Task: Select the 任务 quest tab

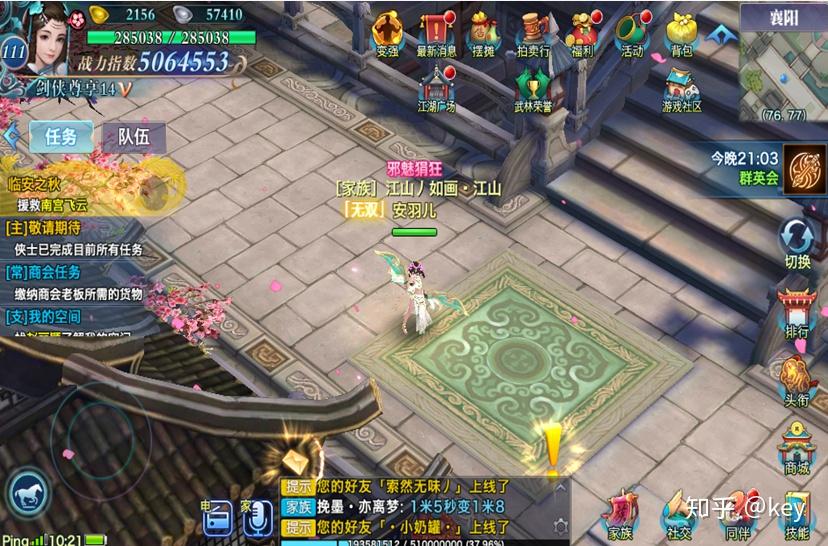Action: coord(61,137)
